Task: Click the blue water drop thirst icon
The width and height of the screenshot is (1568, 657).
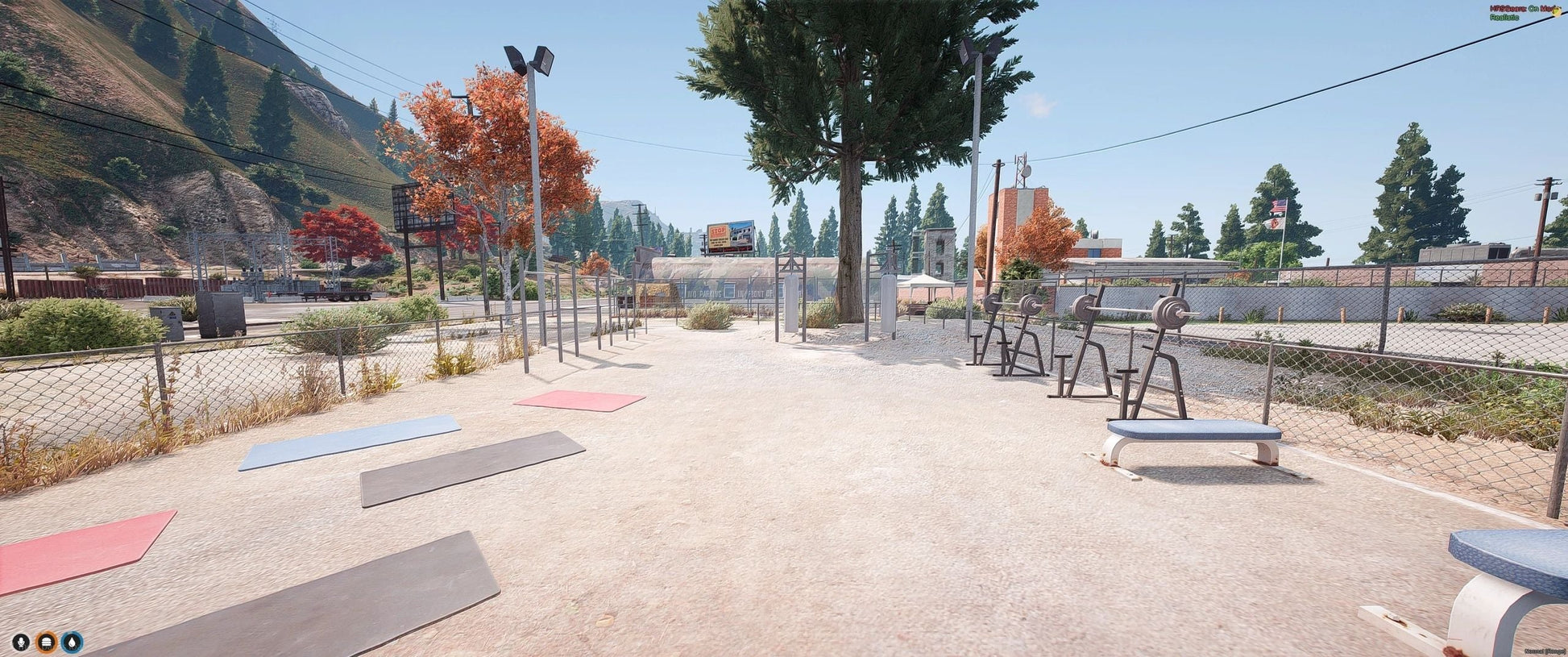Action: tap(73, 642)
